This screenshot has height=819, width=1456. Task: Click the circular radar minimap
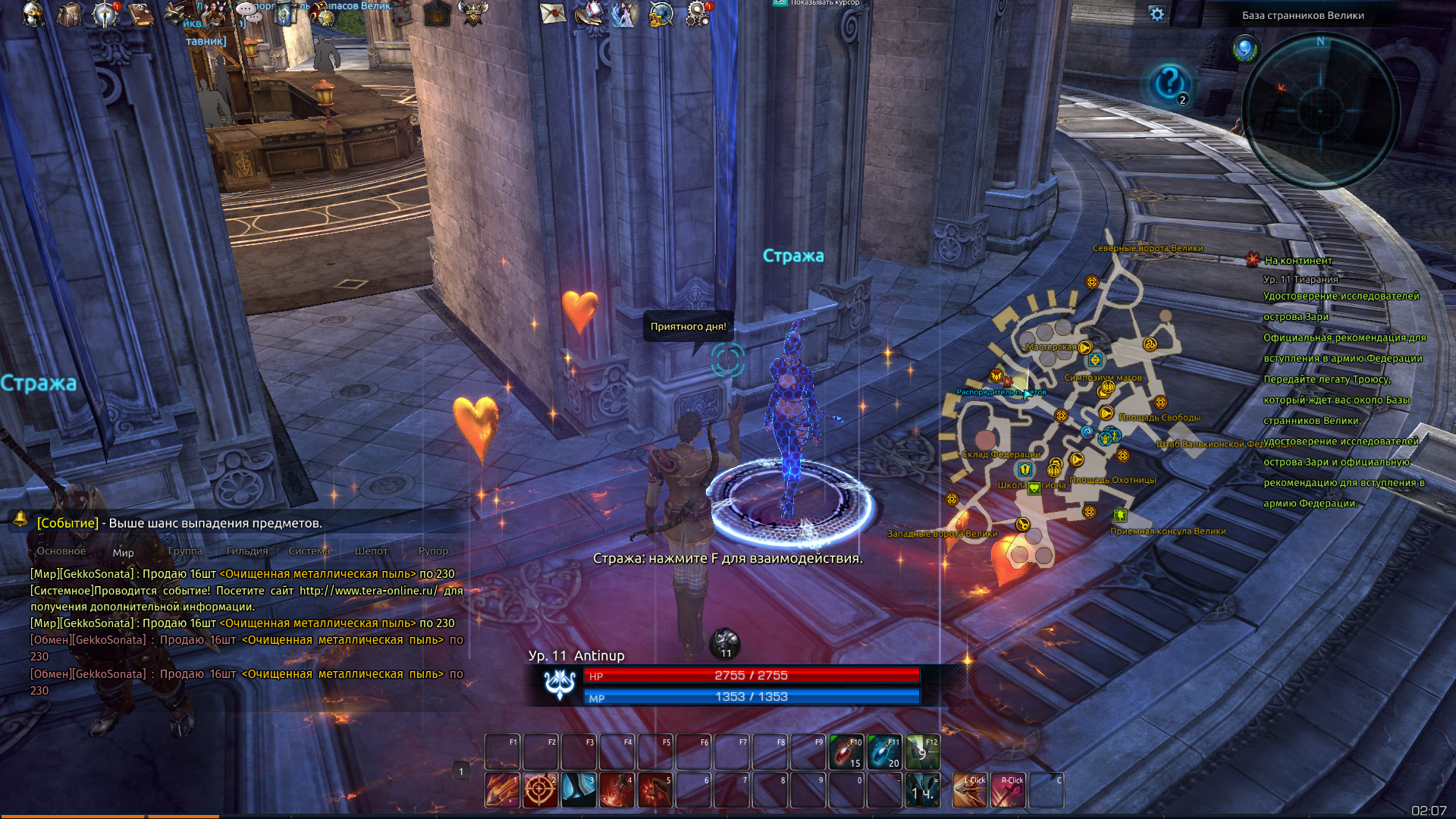pyautogui.click(x=1320, y=111)
